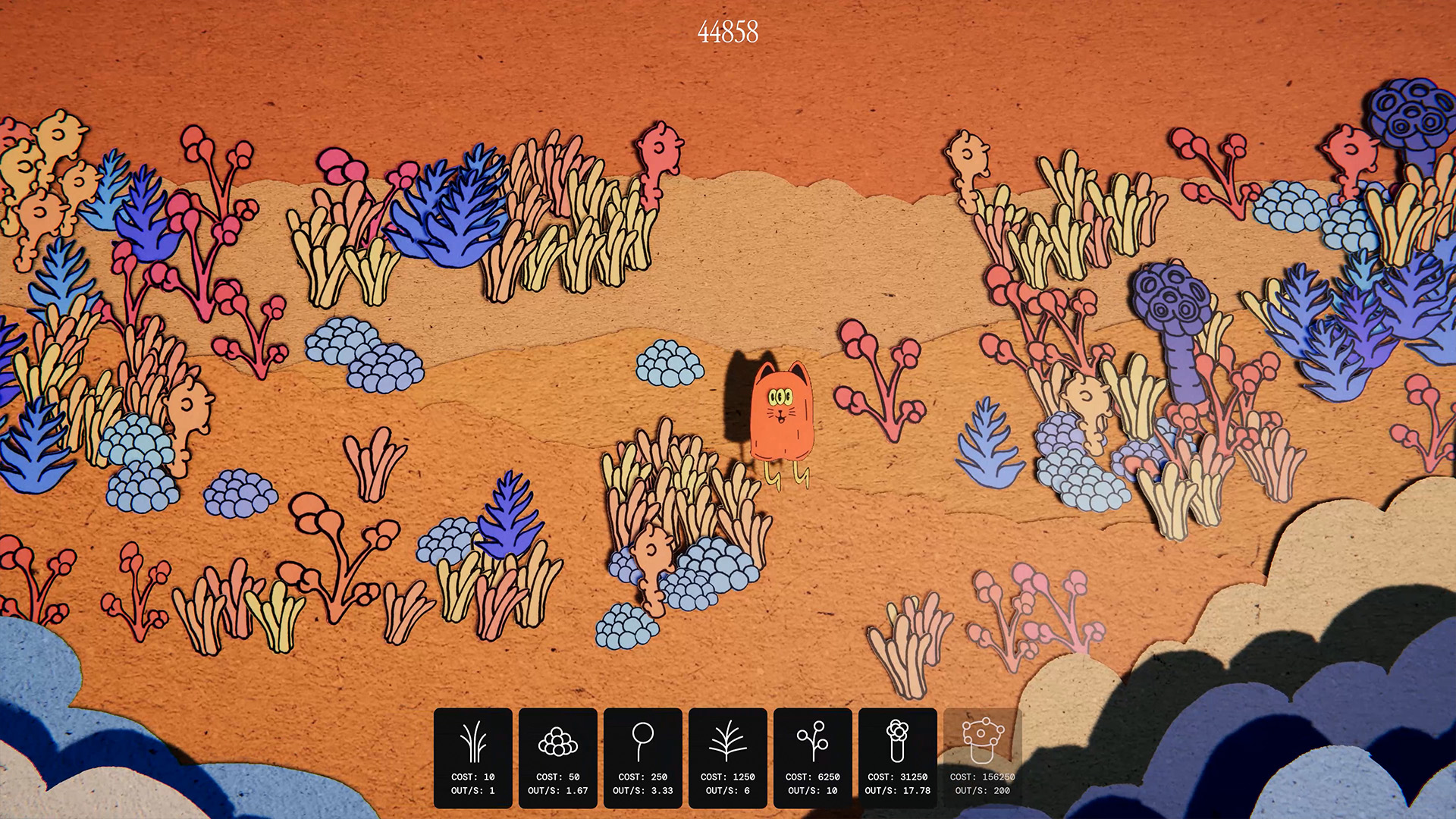Buy the grass plant costing 10
The height and width of the screenshot is (819, 1456).
click(472, 757)
